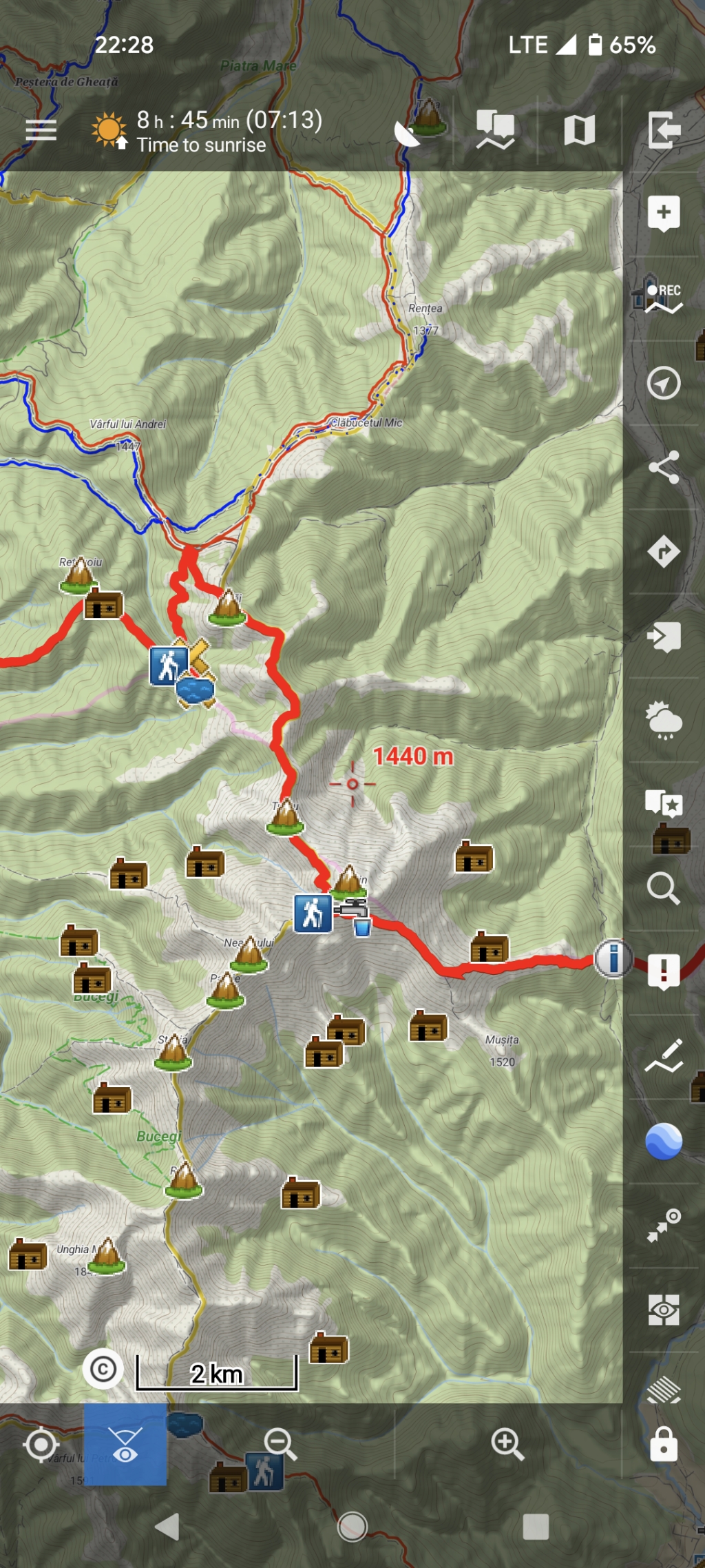Center the map on my GPS location

point(41,1444)
